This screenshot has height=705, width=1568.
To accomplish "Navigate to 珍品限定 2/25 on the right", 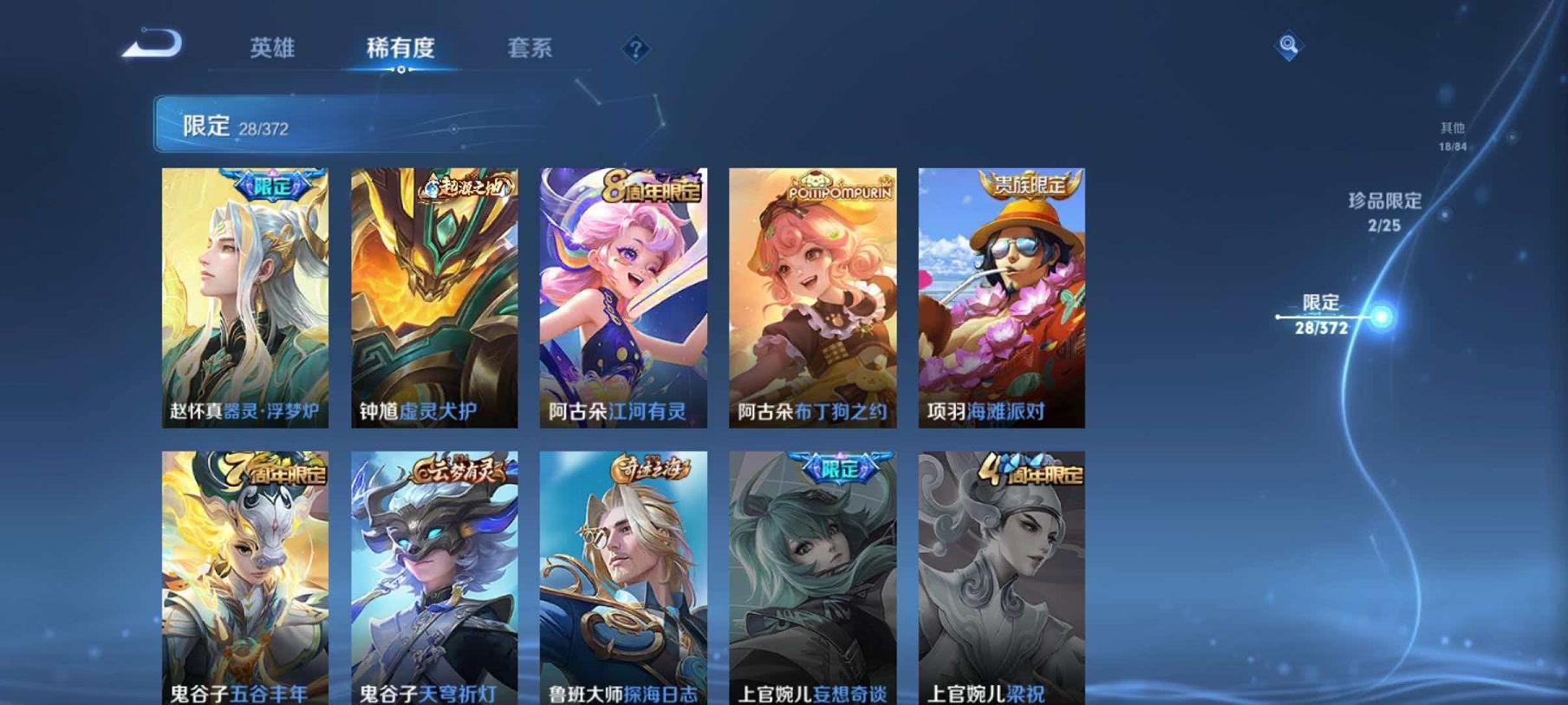I will point(1386,211).
